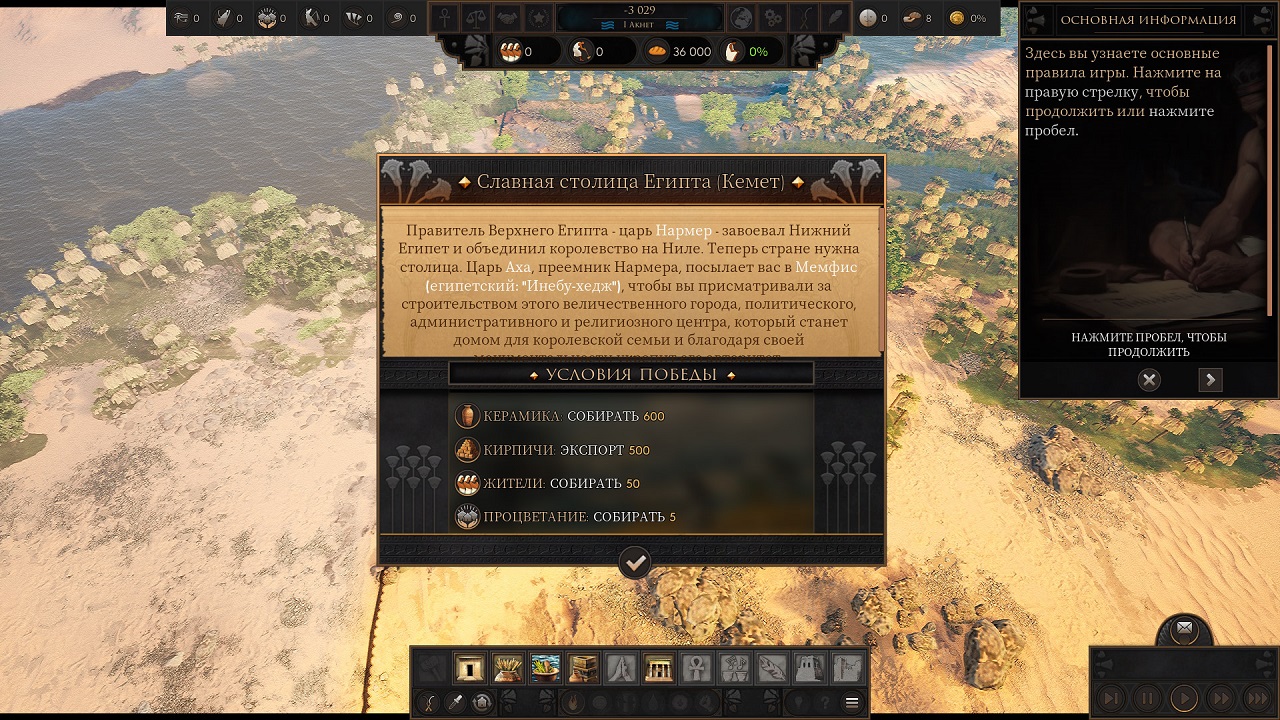Open the brick industry build category
Screen dimensions: 1280x720
click(581, 666)
